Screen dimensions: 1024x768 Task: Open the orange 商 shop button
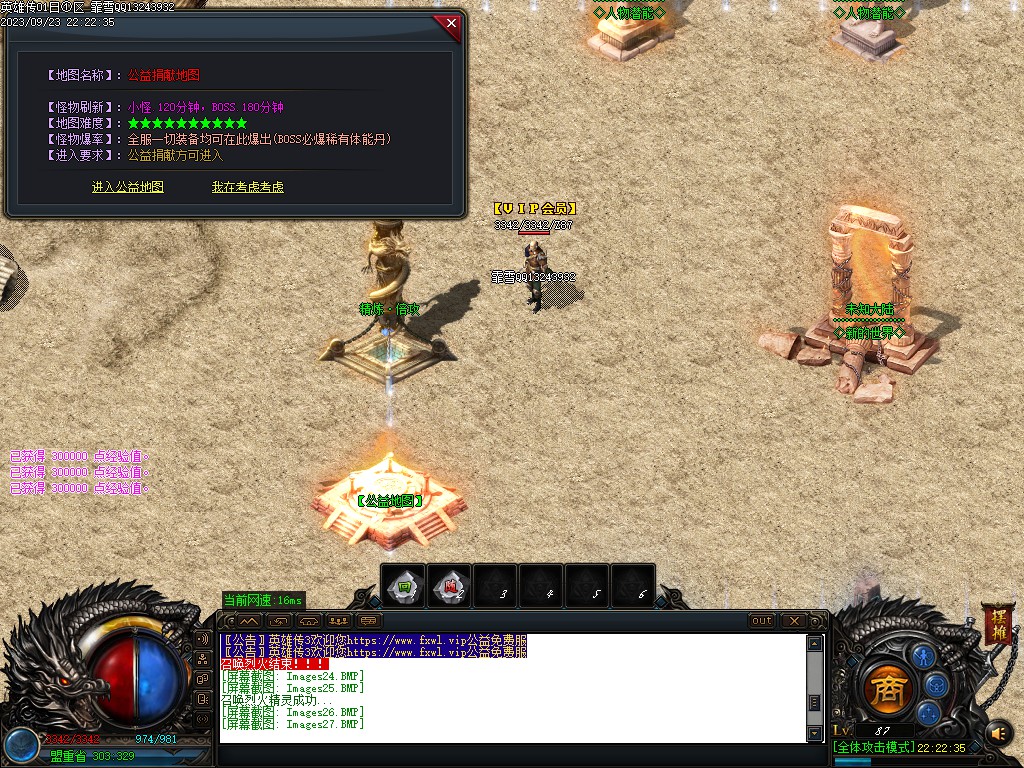[884, 688]
